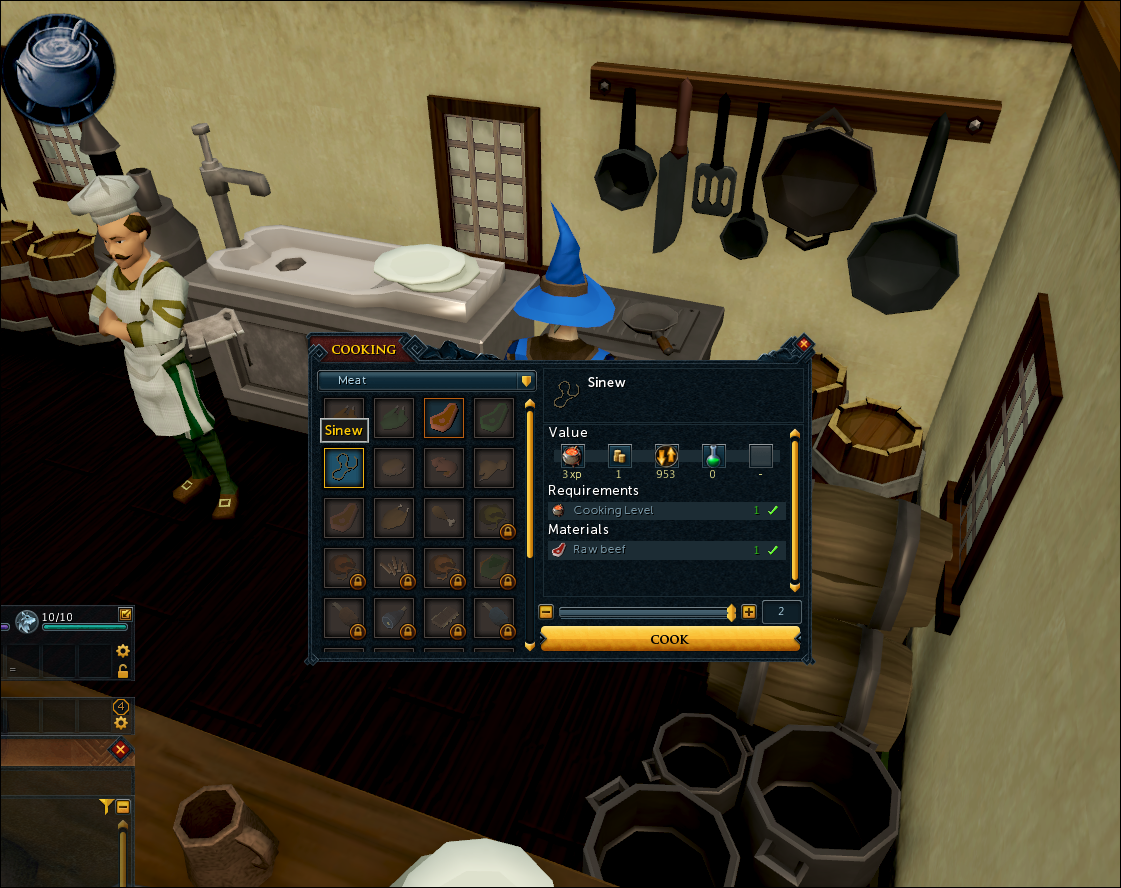This screenshot has width=1121, height=888.
Task: Click the Cooking Level requirement row
Action: (x=666, y=510)
